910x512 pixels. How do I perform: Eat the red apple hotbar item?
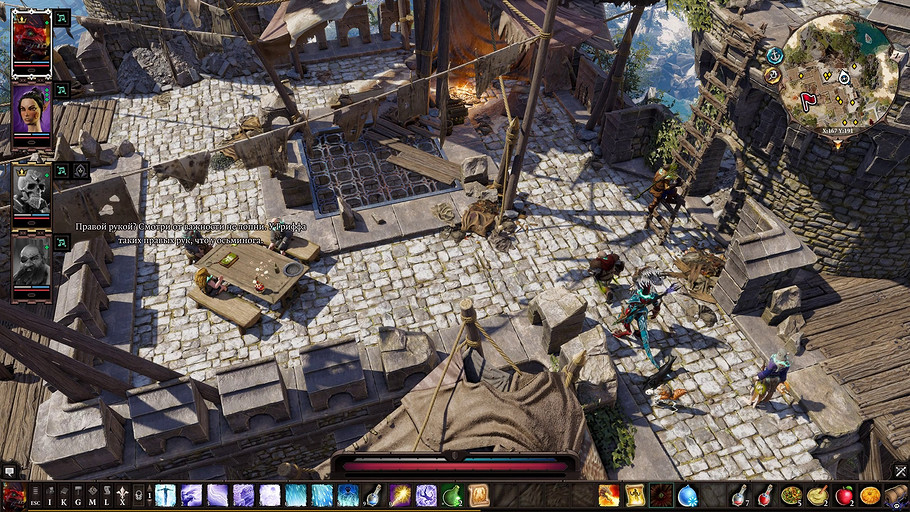click(x=844, y=495)
